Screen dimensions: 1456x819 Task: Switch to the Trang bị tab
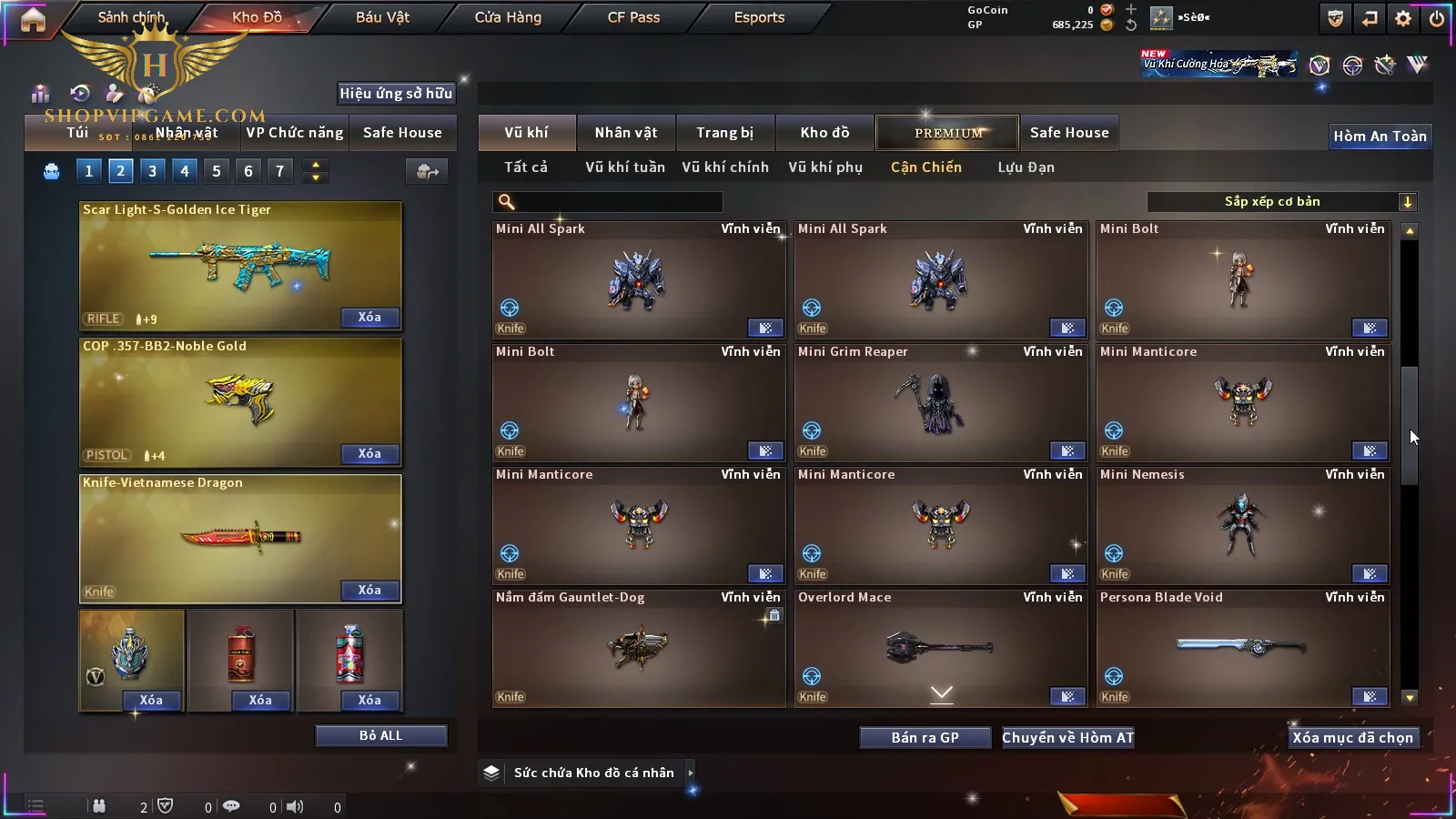click(x=724, y=133)
